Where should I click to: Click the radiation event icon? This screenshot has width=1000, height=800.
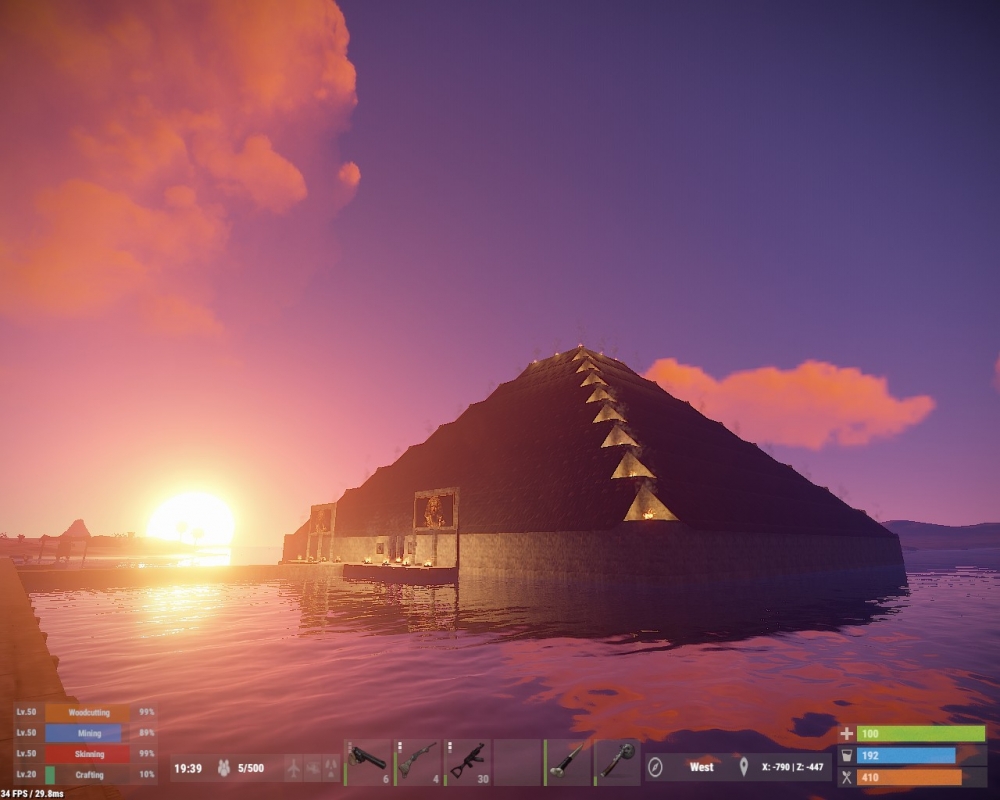tap(329, 768)
